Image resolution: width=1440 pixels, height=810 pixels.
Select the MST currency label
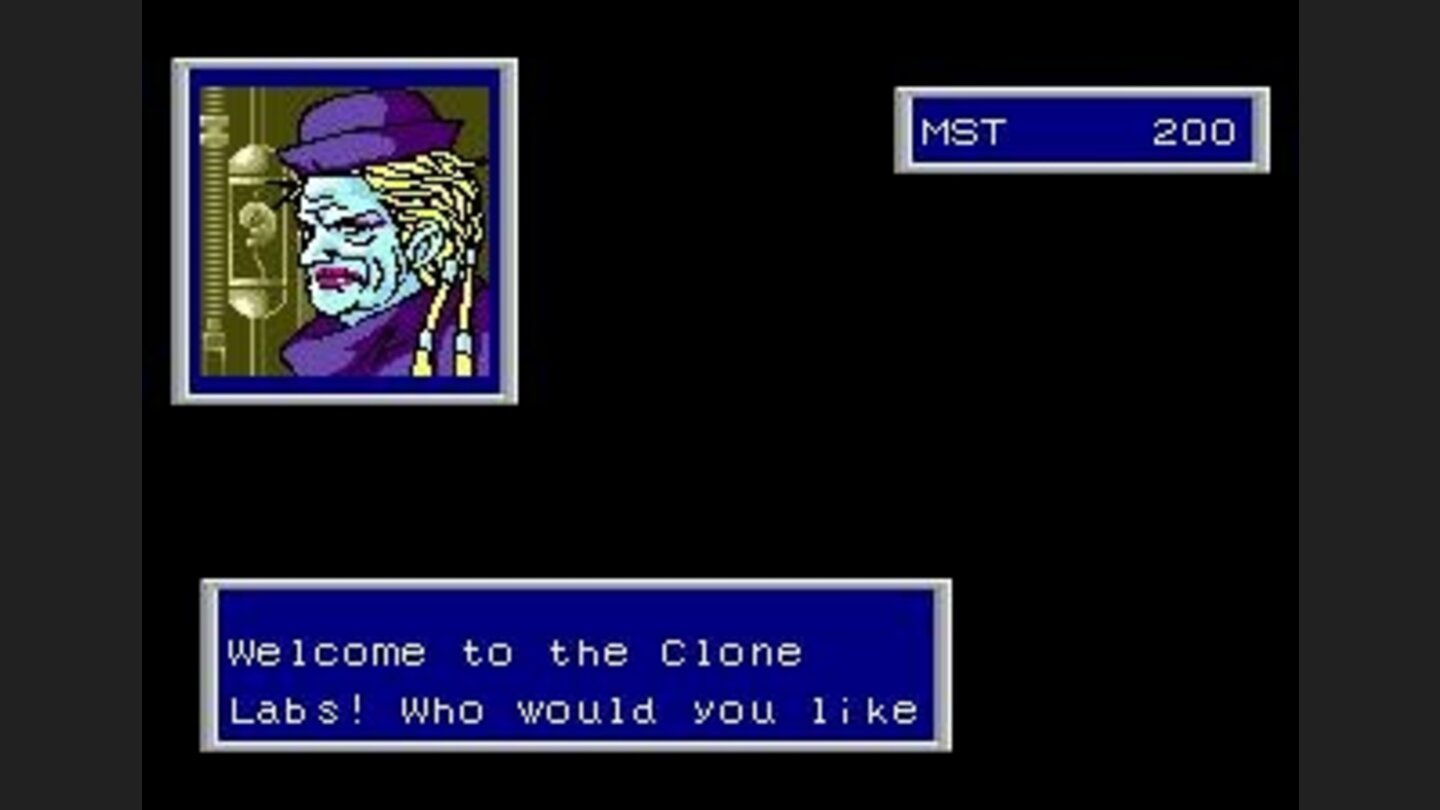tap(965, 132)
